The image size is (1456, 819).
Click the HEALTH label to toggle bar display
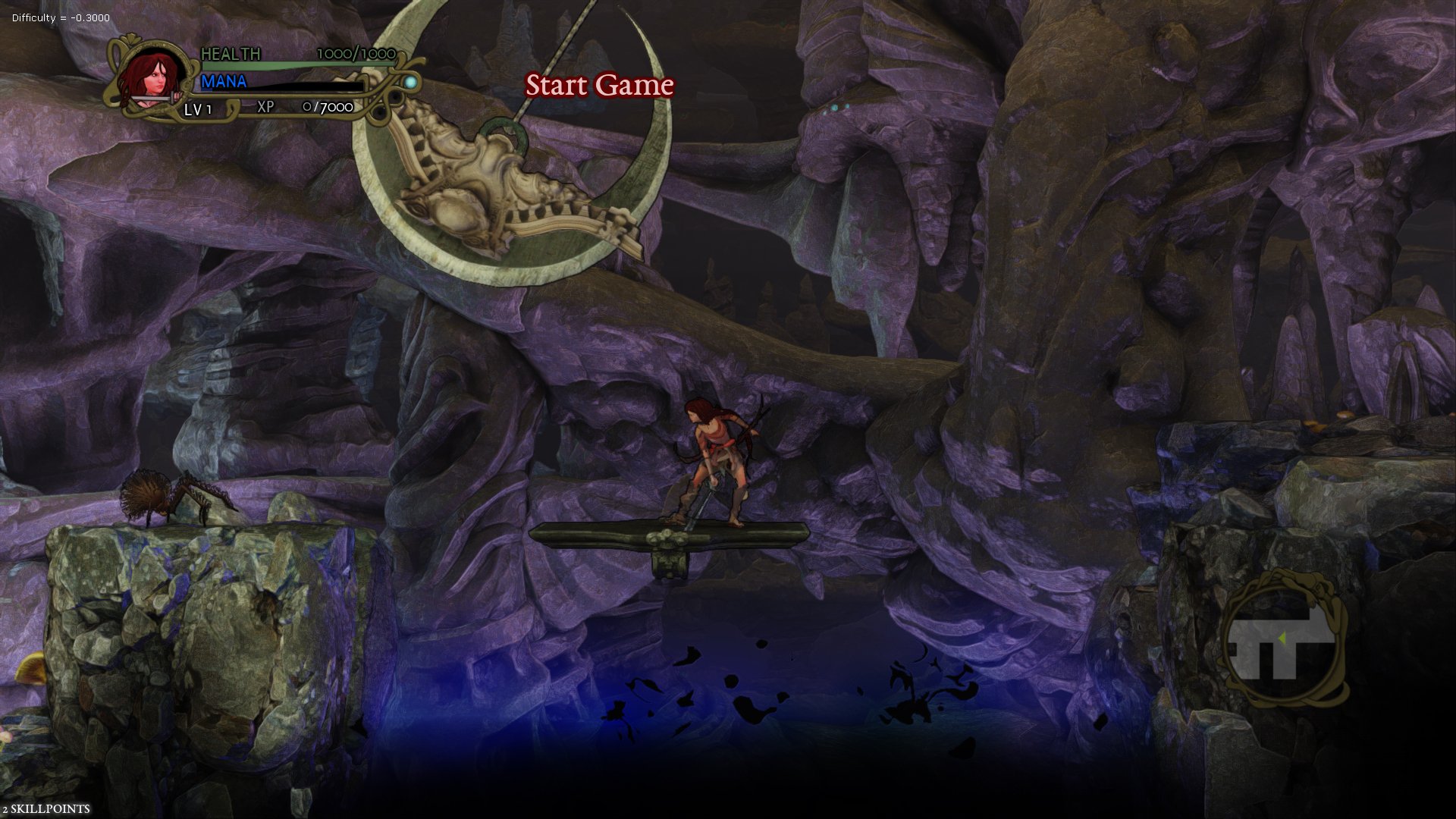click(x=231, y=54)
